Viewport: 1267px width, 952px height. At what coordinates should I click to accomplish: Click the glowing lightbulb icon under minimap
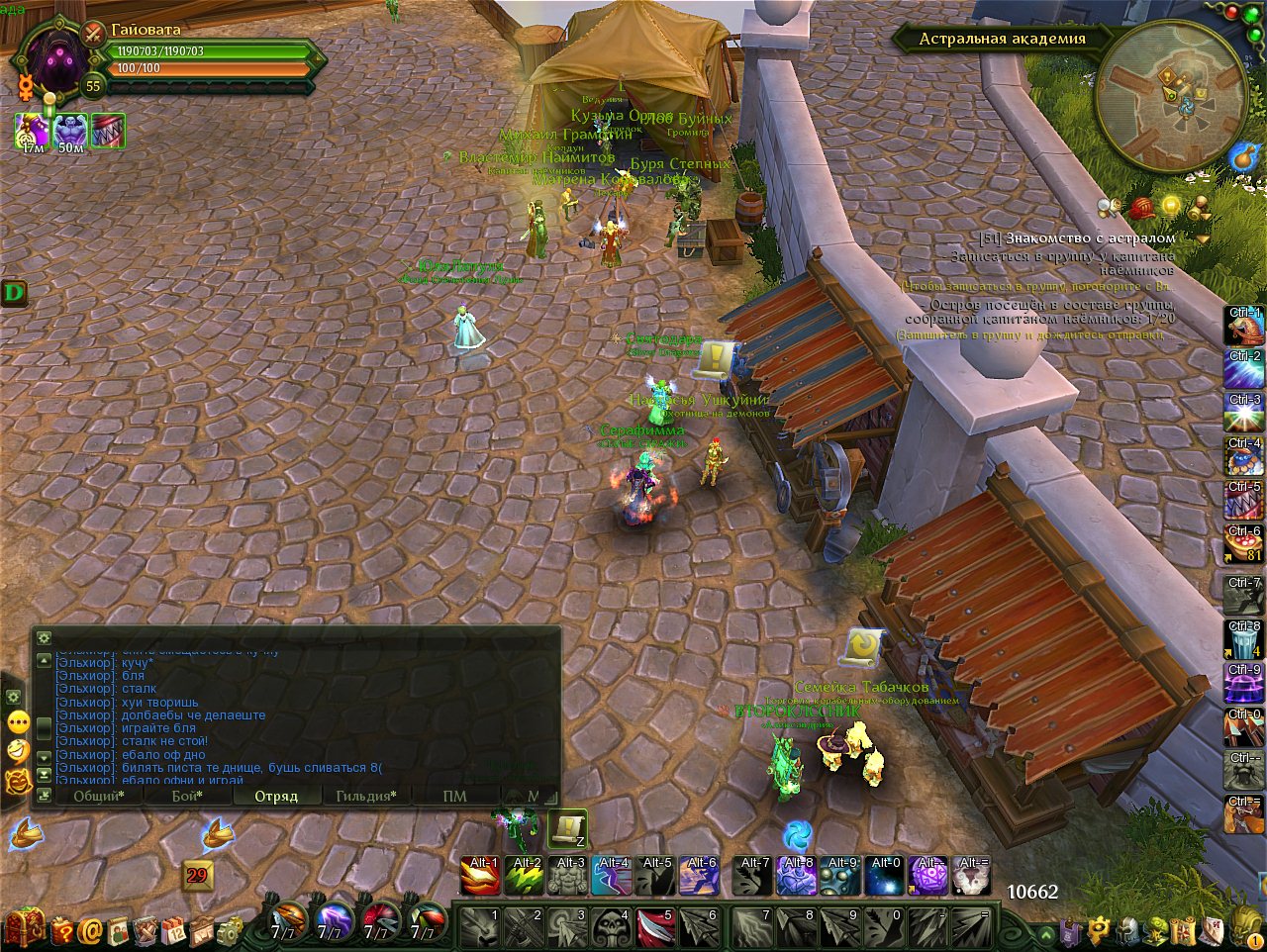[1171, 207]
